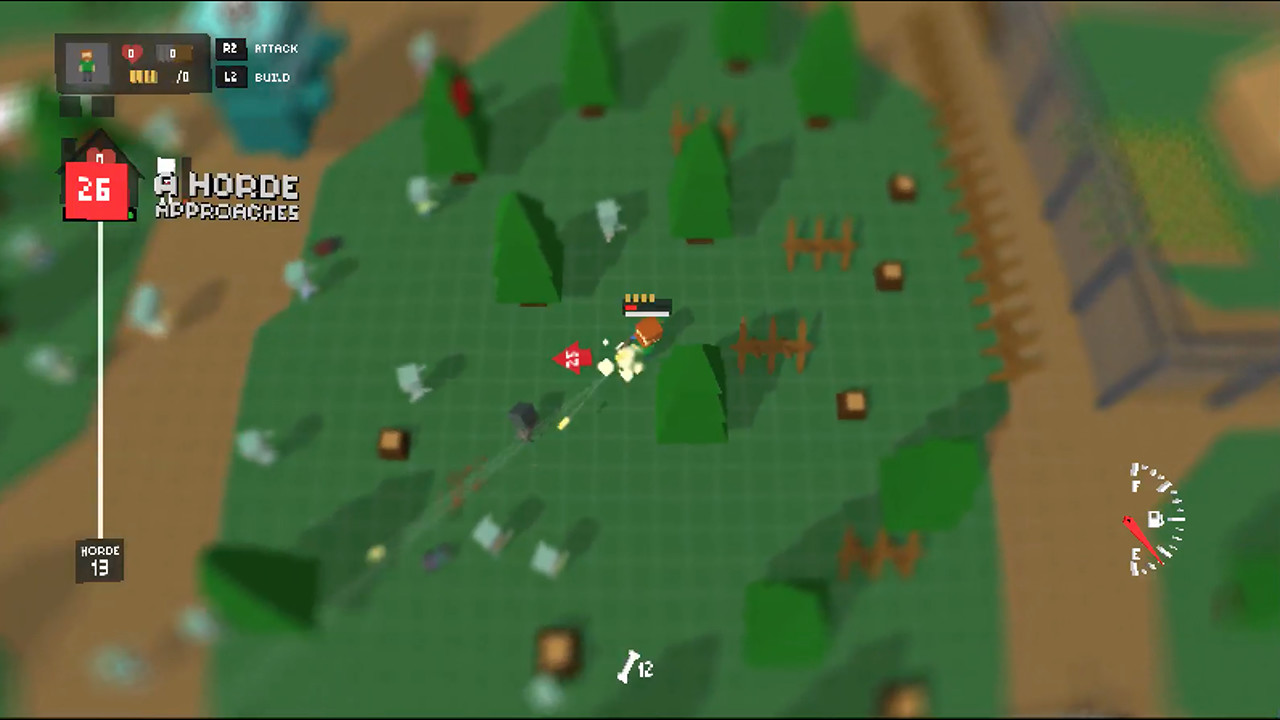
Task: Click the vertical horde progress track
Action: pos(100,380)
